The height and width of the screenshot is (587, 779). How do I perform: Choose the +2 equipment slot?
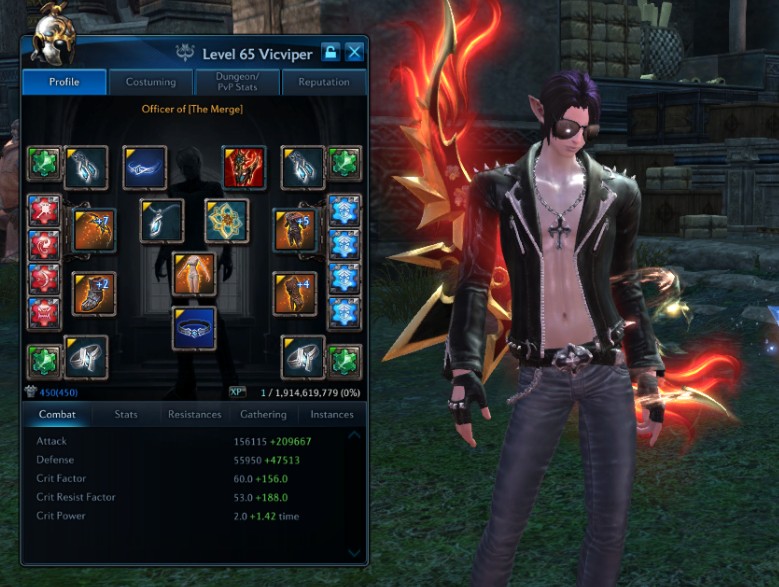pyautogui.click(x=94, y=293)
